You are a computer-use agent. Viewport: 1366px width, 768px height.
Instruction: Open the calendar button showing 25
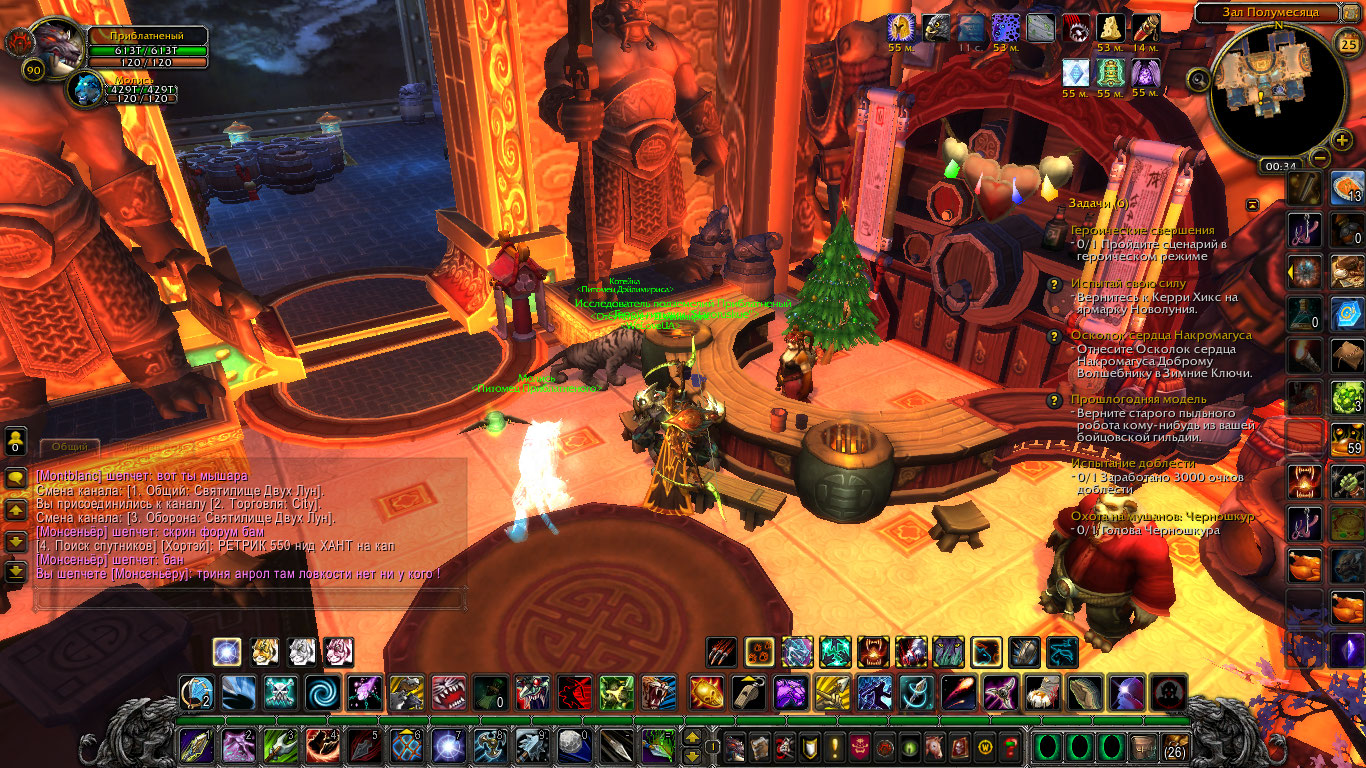pyautogui.click(x=1348, y=42)
